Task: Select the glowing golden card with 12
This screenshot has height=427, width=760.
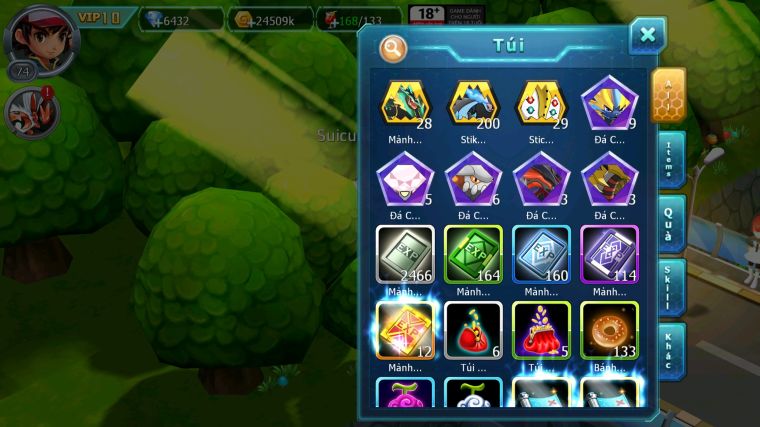Action: point(405,330)
